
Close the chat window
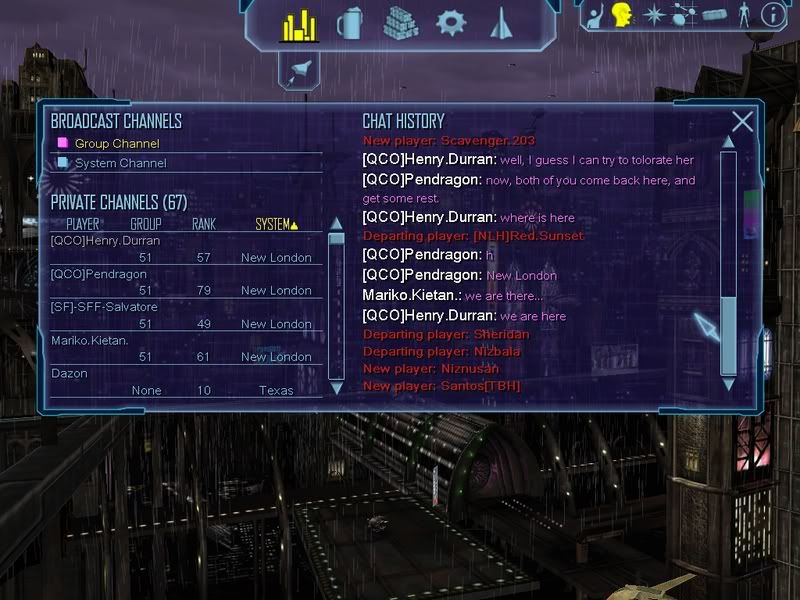(x=742, y=122)
